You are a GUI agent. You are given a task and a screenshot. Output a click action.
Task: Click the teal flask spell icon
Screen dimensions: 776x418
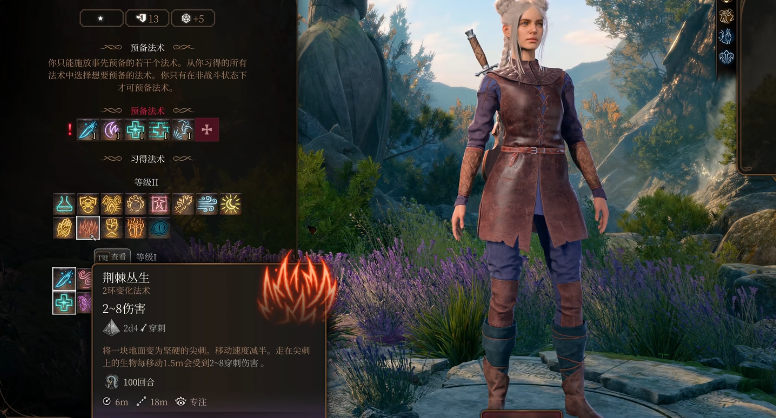click(x=64, y=204)
